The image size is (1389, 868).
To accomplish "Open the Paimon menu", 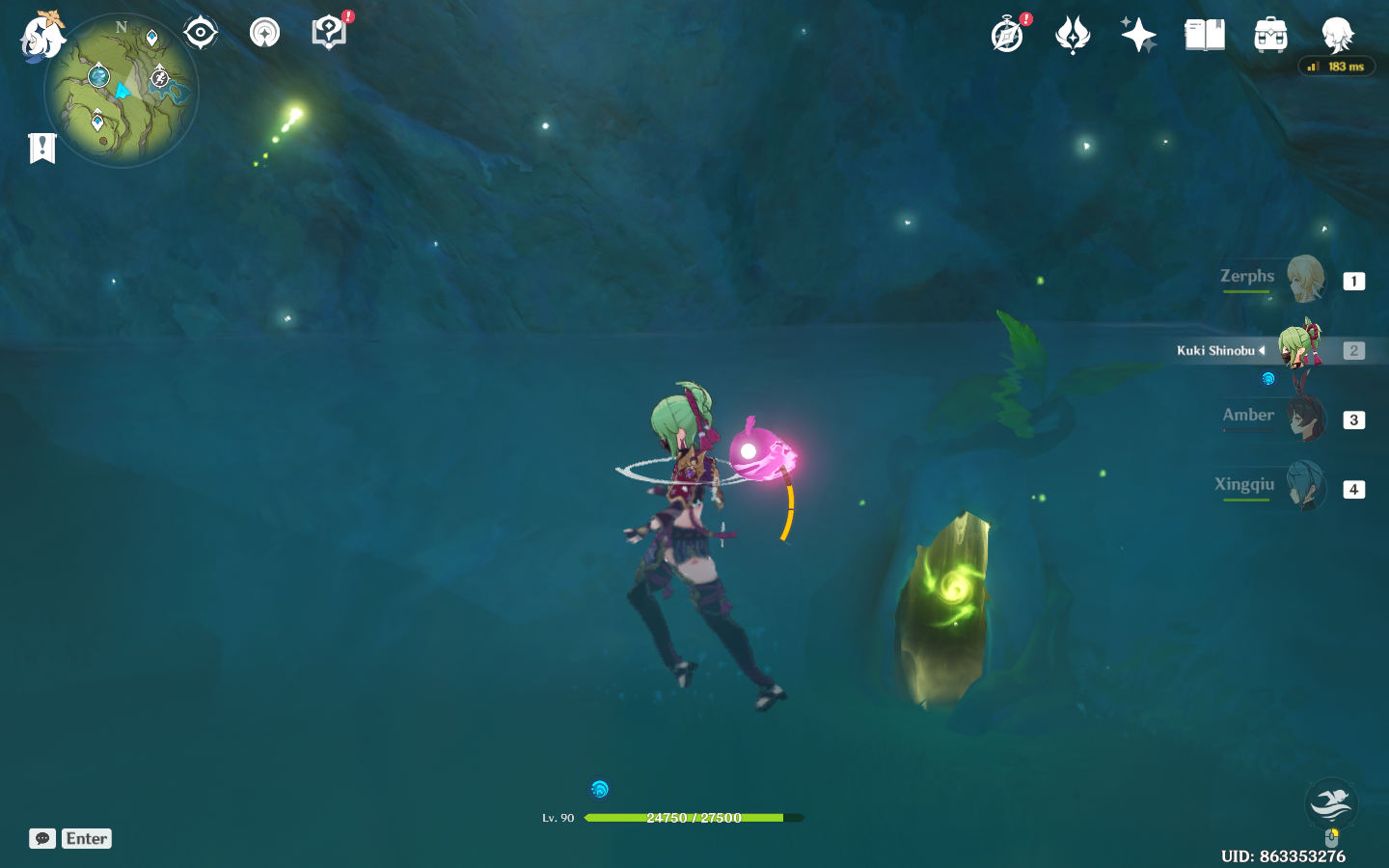I will coord(41,37).
